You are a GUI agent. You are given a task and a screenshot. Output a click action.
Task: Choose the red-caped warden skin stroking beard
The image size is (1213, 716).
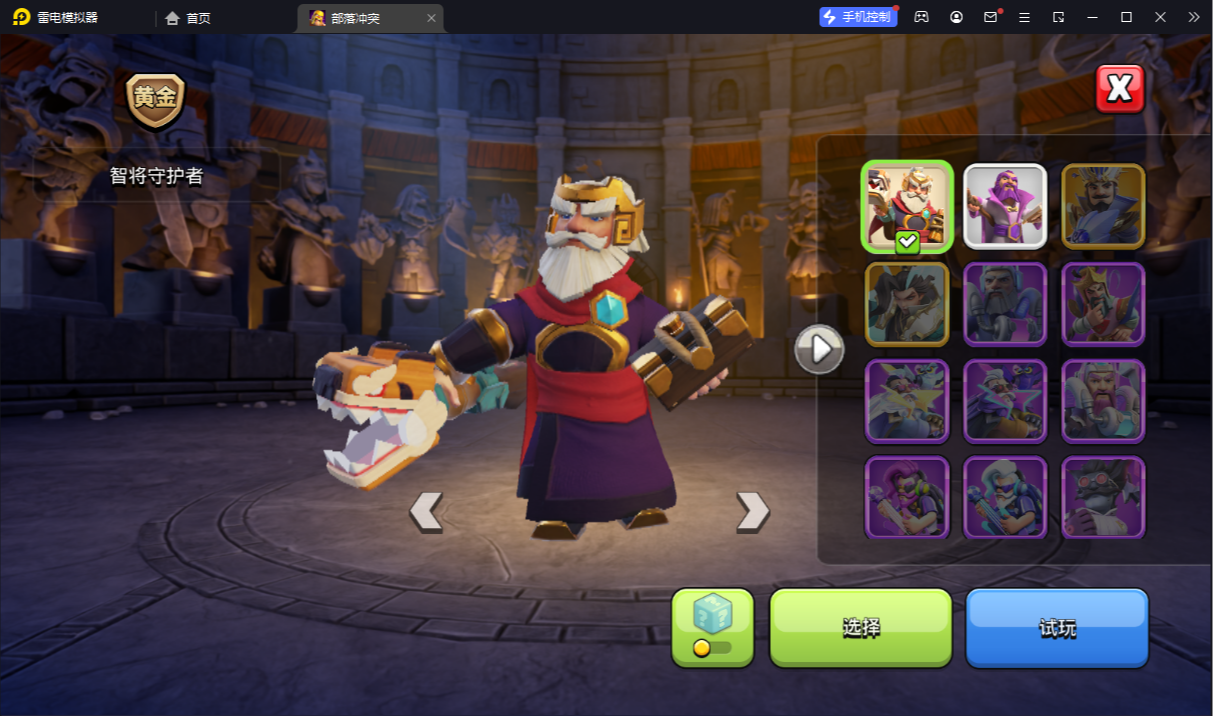coord(1103,304)
